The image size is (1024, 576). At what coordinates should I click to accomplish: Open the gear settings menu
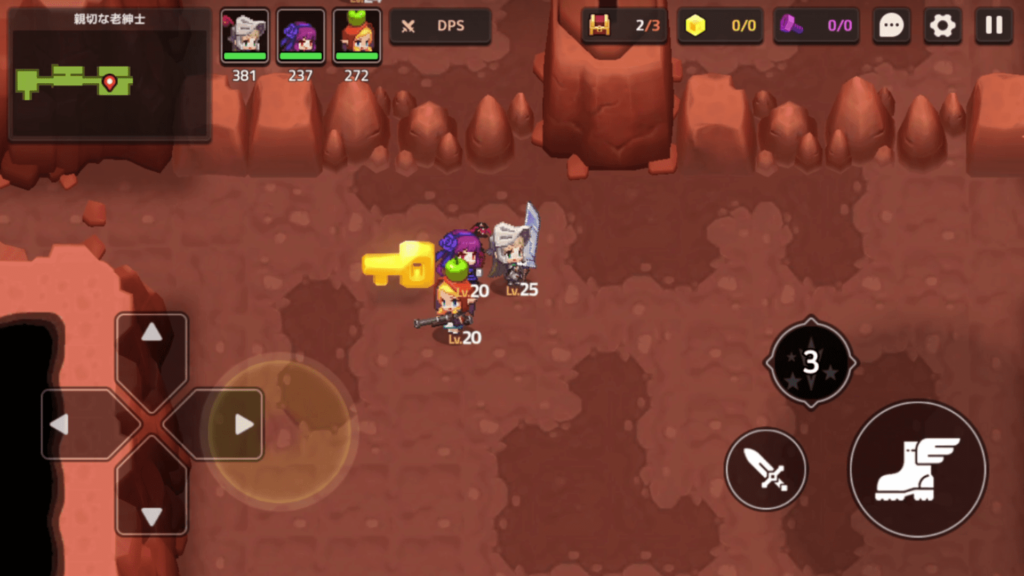point(942,26)
